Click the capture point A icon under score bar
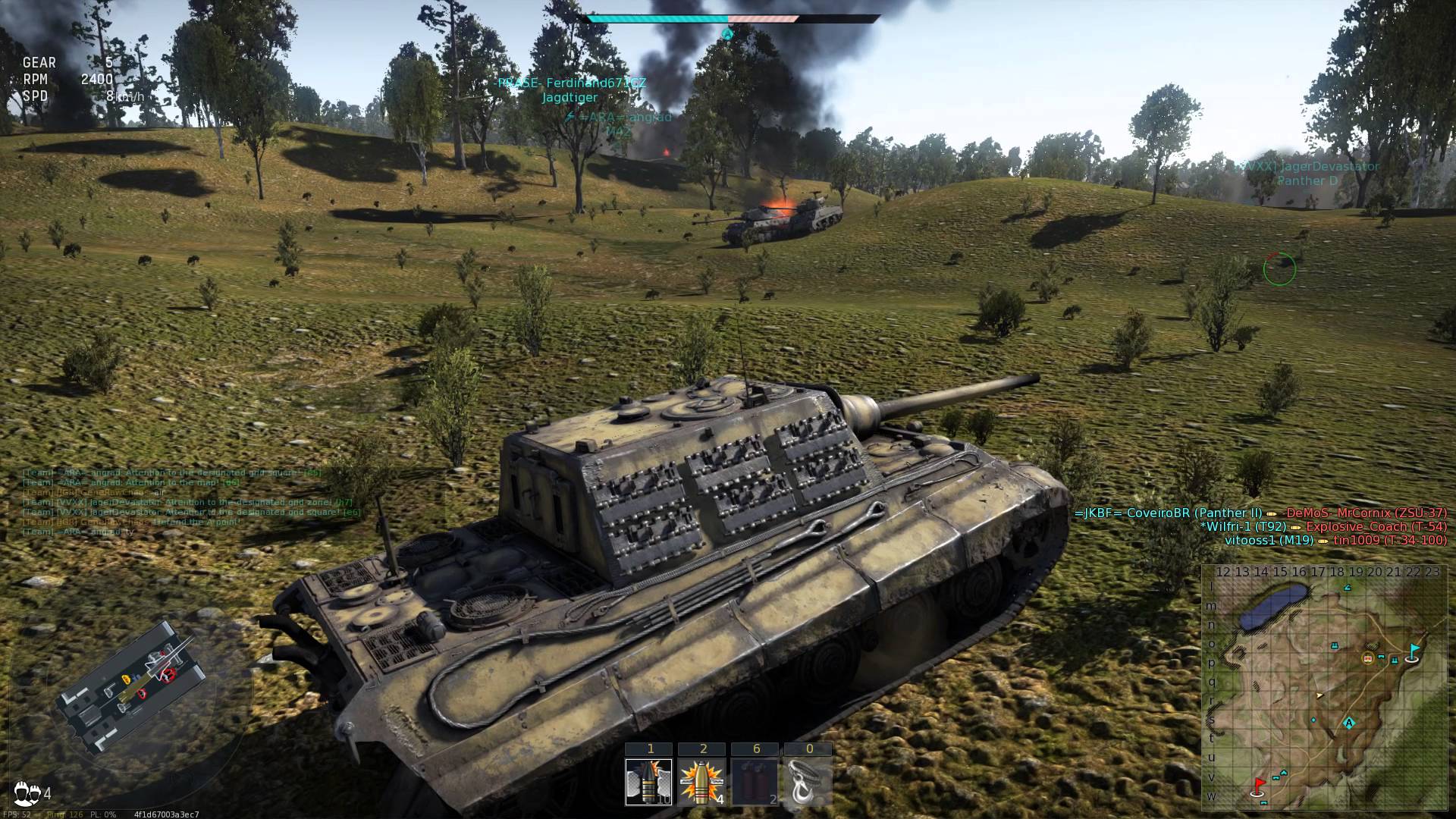The width and height of the screenshot is (1456, 819). (x=727, y=34)
